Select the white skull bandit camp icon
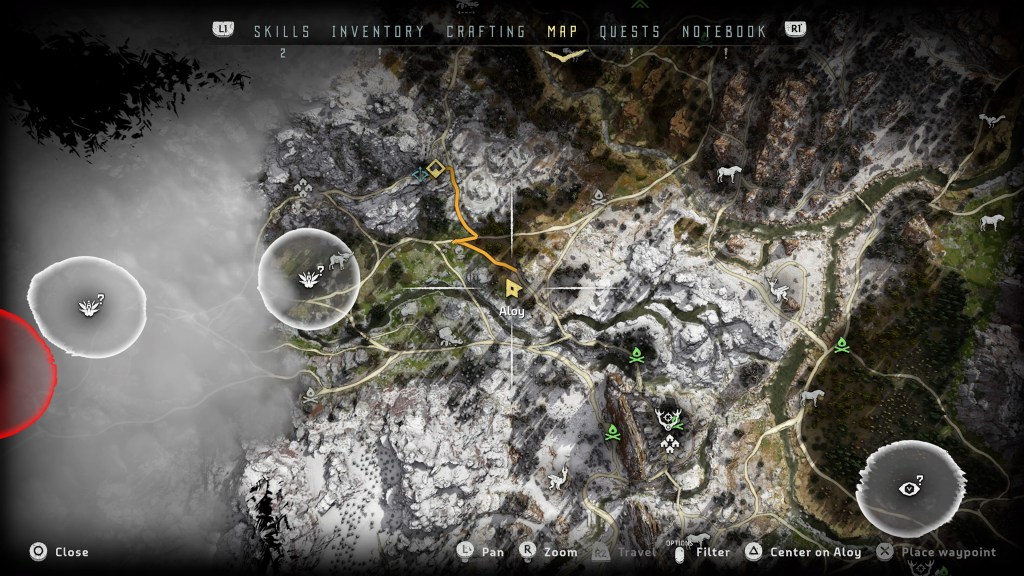The width and height of the screenshot is (1024, 576). (598, 196)
